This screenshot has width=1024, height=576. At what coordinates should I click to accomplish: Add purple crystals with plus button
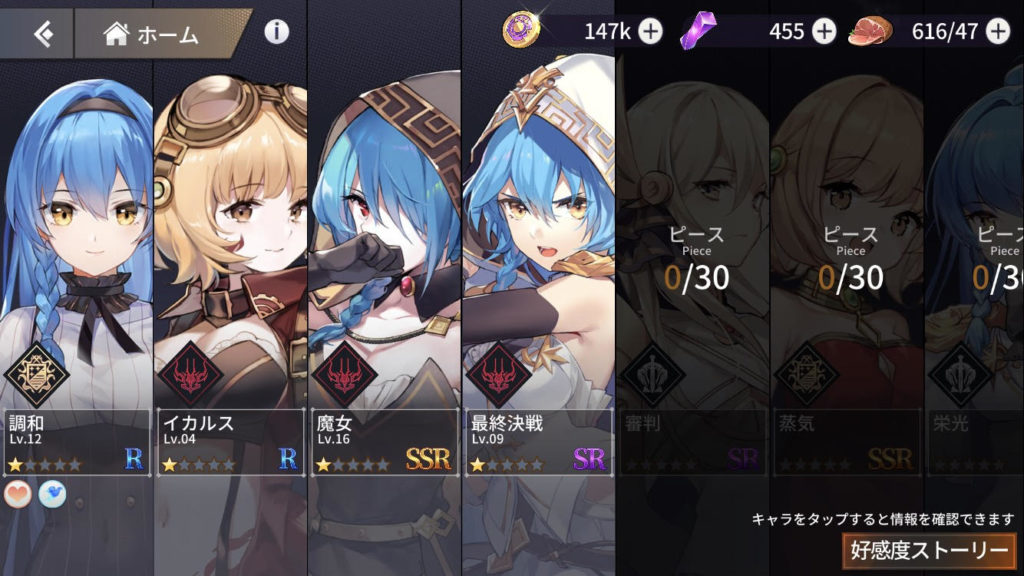coord(823,32)
